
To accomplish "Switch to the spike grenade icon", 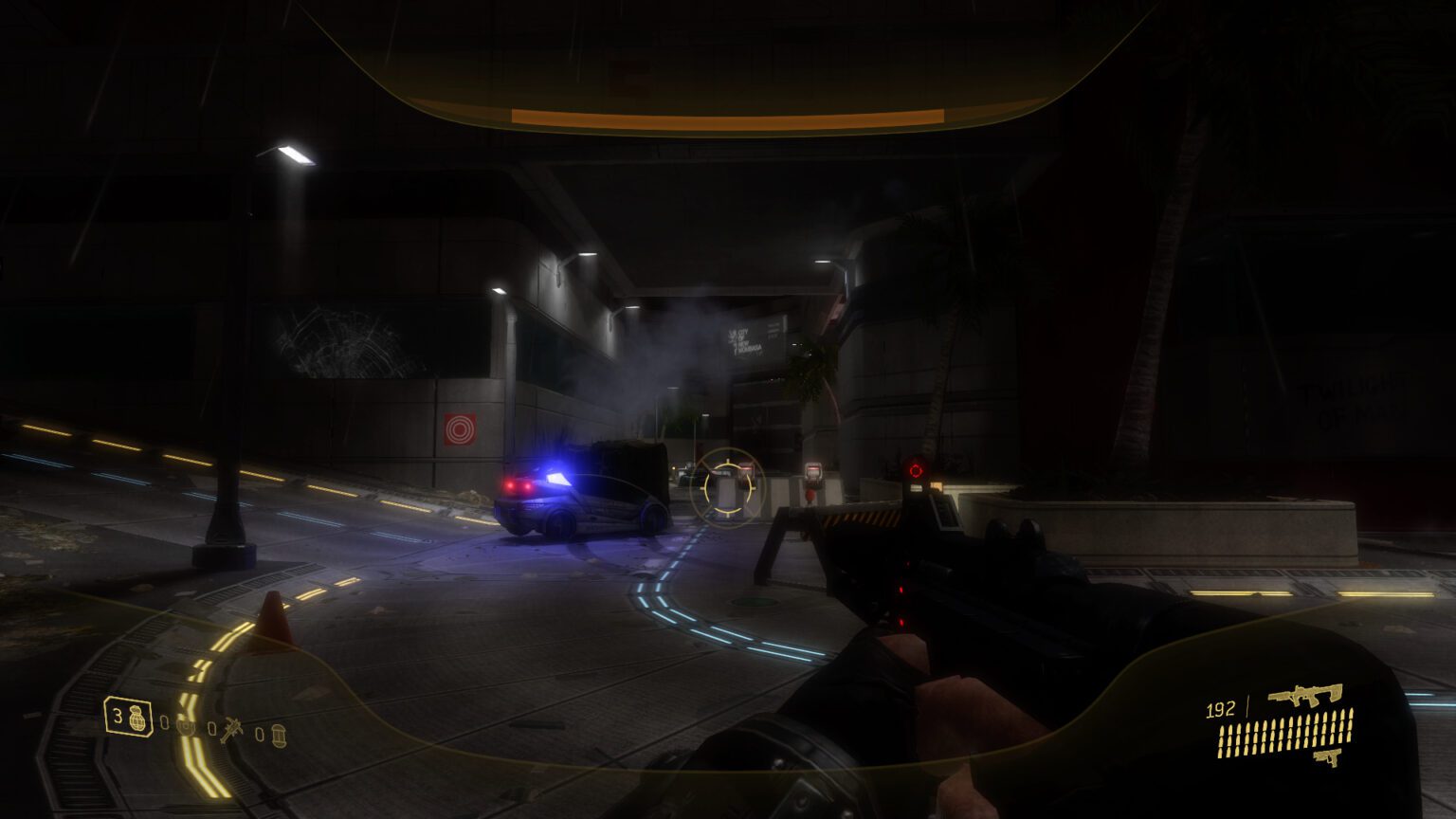I will 231,731.
